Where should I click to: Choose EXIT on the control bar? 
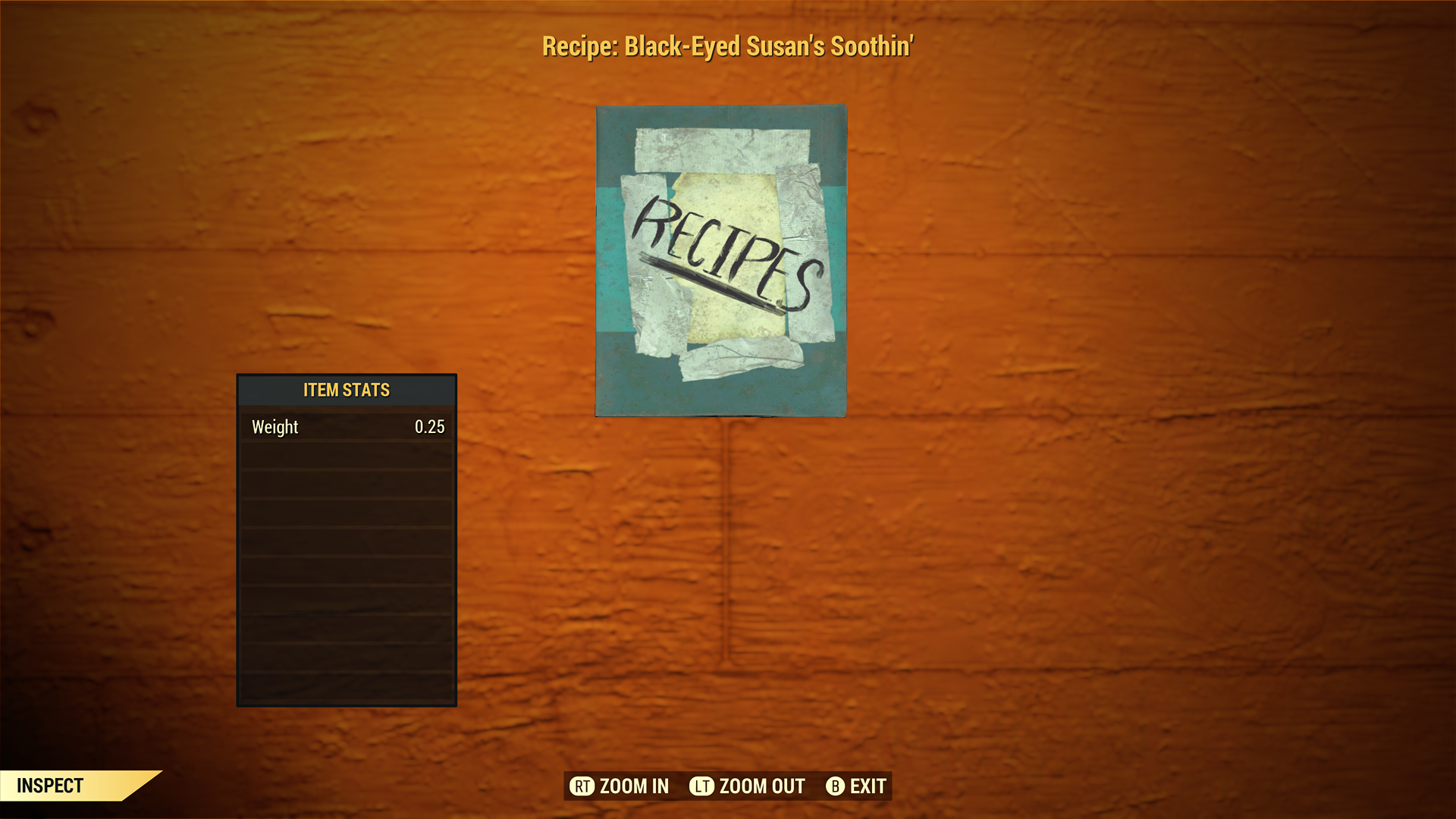pos(864,786)
